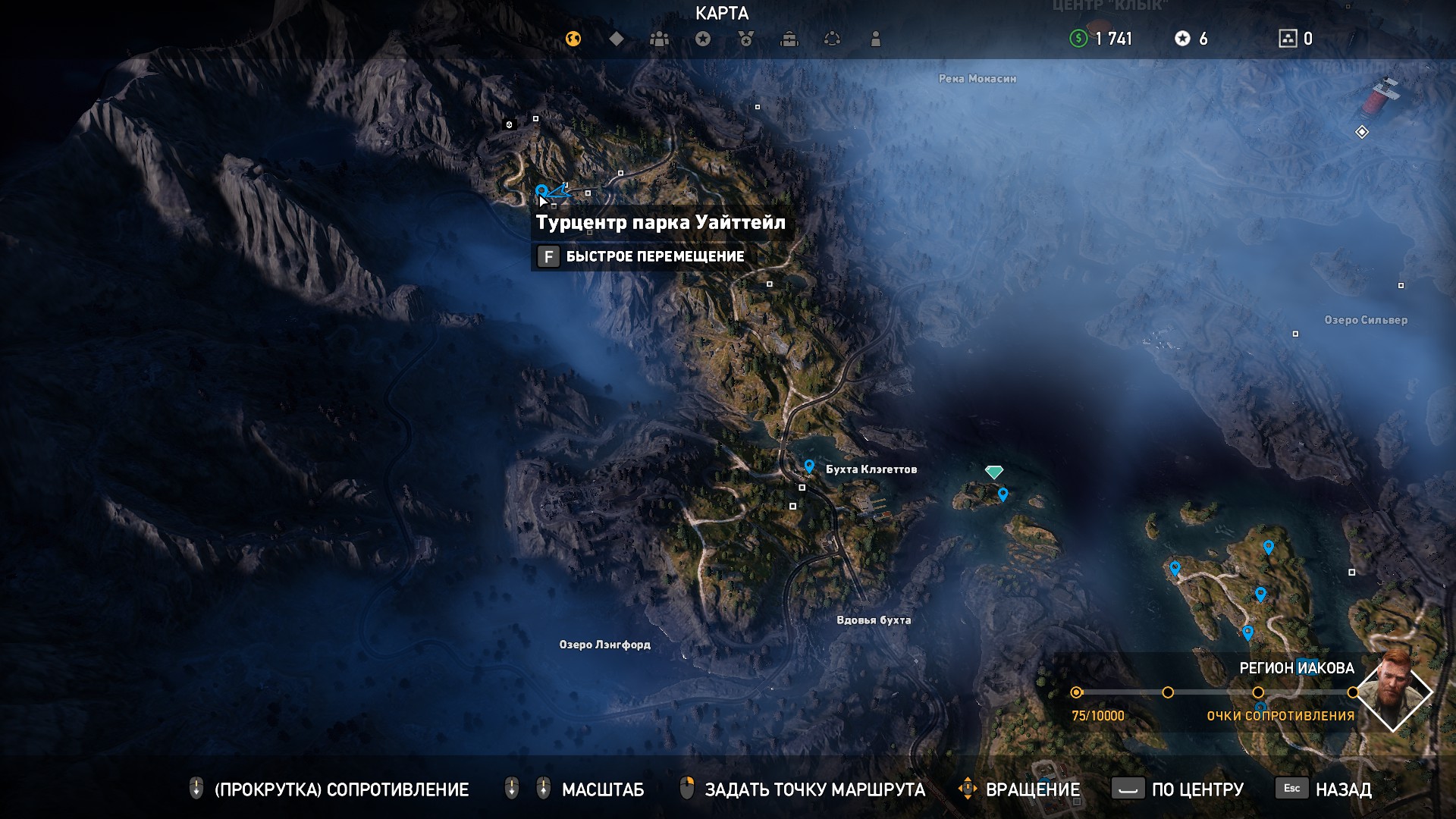Click the fast-travel pin at Бухта Клэгеттов

pos(809,466)
